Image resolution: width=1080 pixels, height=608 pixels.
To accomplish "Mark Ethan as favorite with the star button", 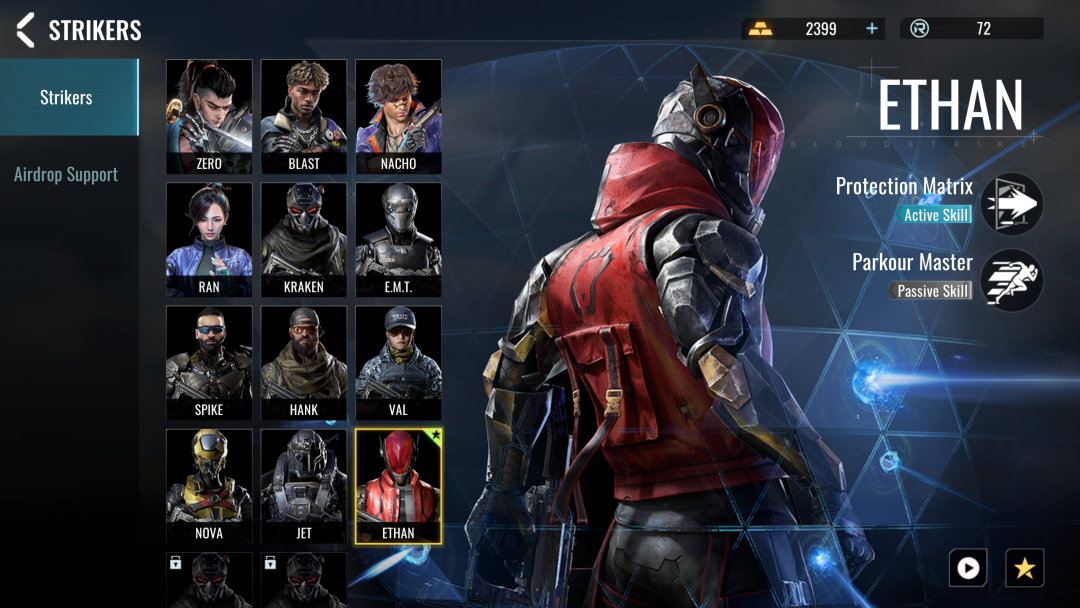I will click(1024, 568).
